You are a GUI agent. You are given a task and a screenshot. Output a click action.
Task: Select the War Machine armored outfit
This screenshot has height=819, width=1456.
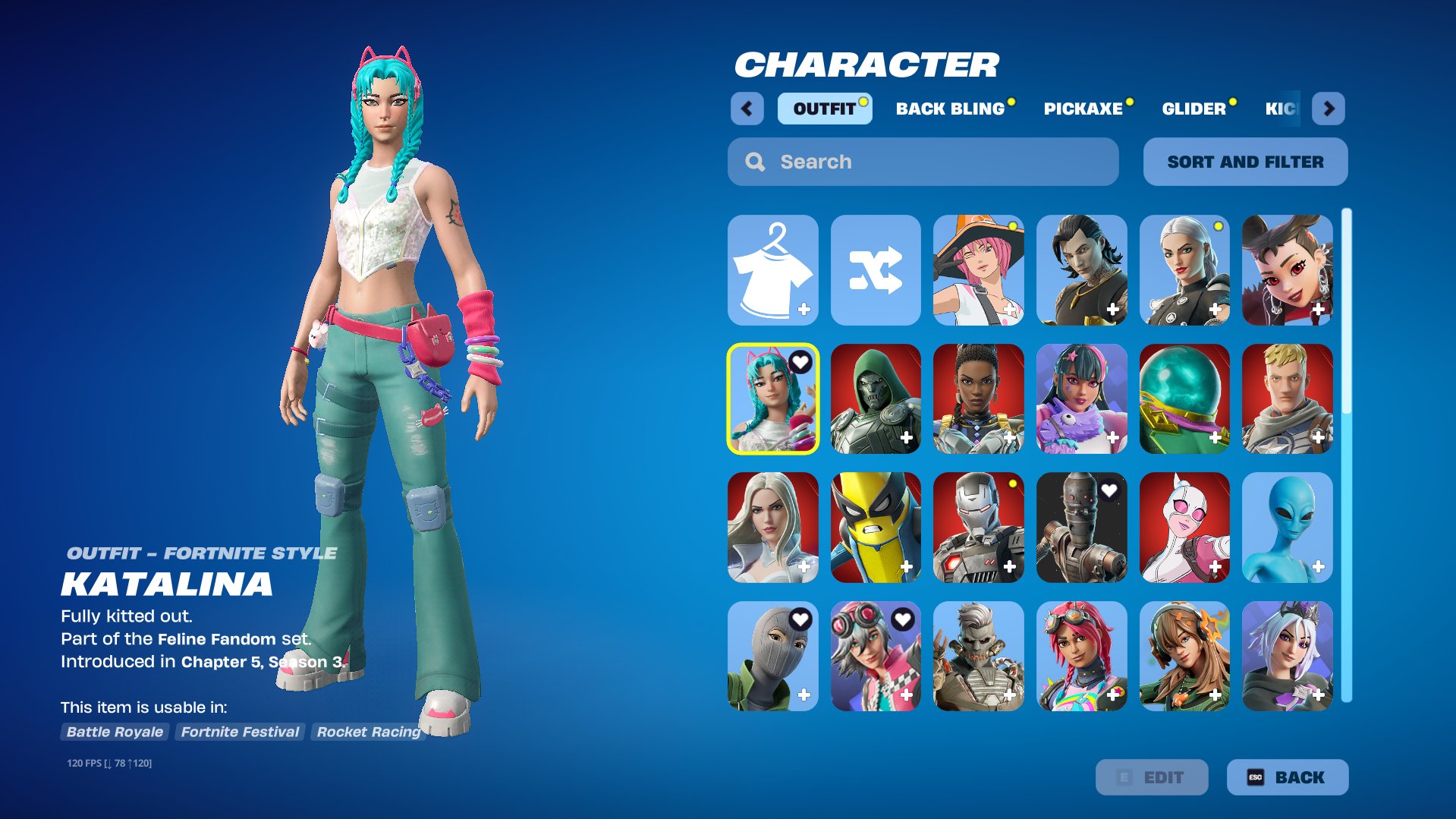(x=978, y=528)
